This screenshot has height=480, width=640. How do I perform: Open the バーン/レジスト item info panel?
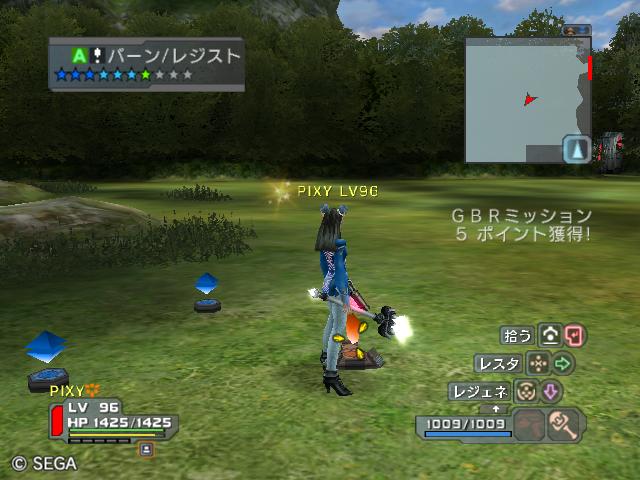pos(146,63)
